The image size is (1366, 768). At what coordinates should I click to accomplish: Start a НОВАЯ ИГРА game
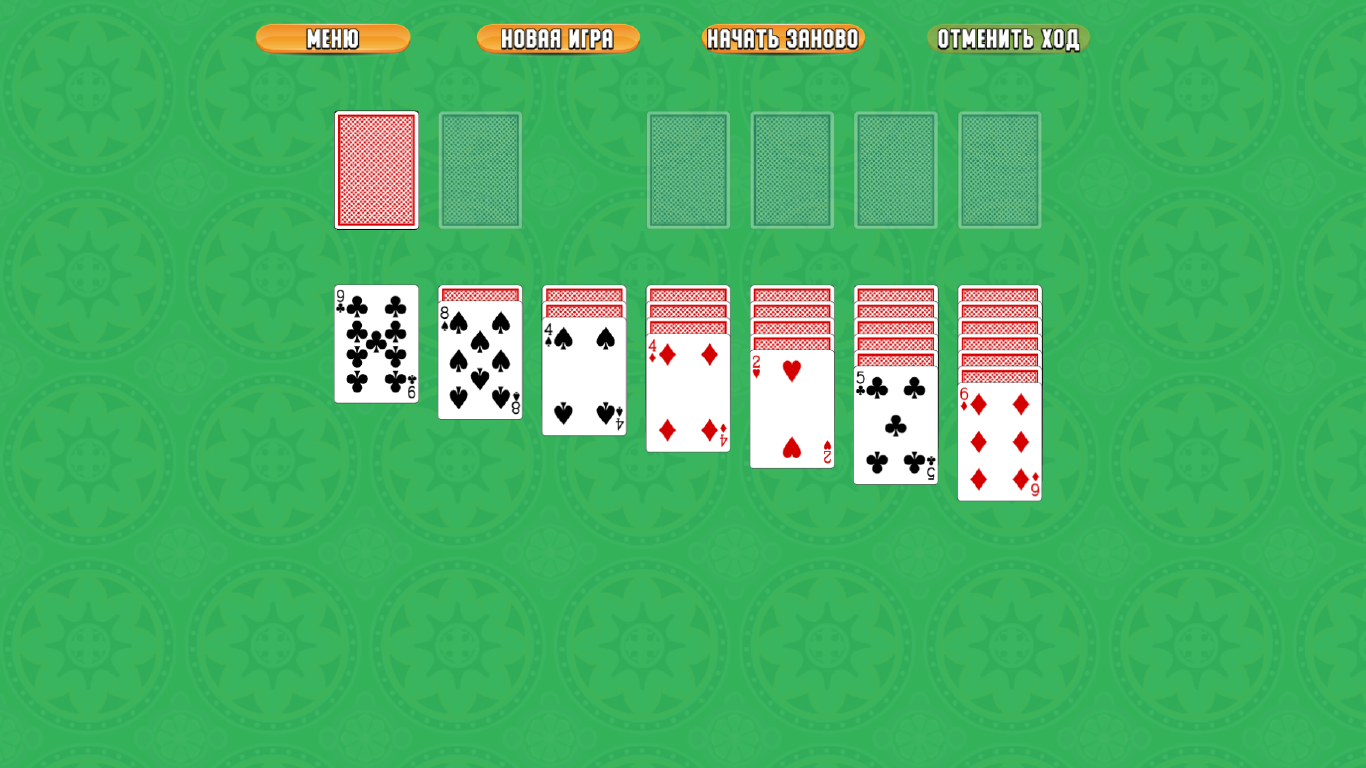point(558,40)
